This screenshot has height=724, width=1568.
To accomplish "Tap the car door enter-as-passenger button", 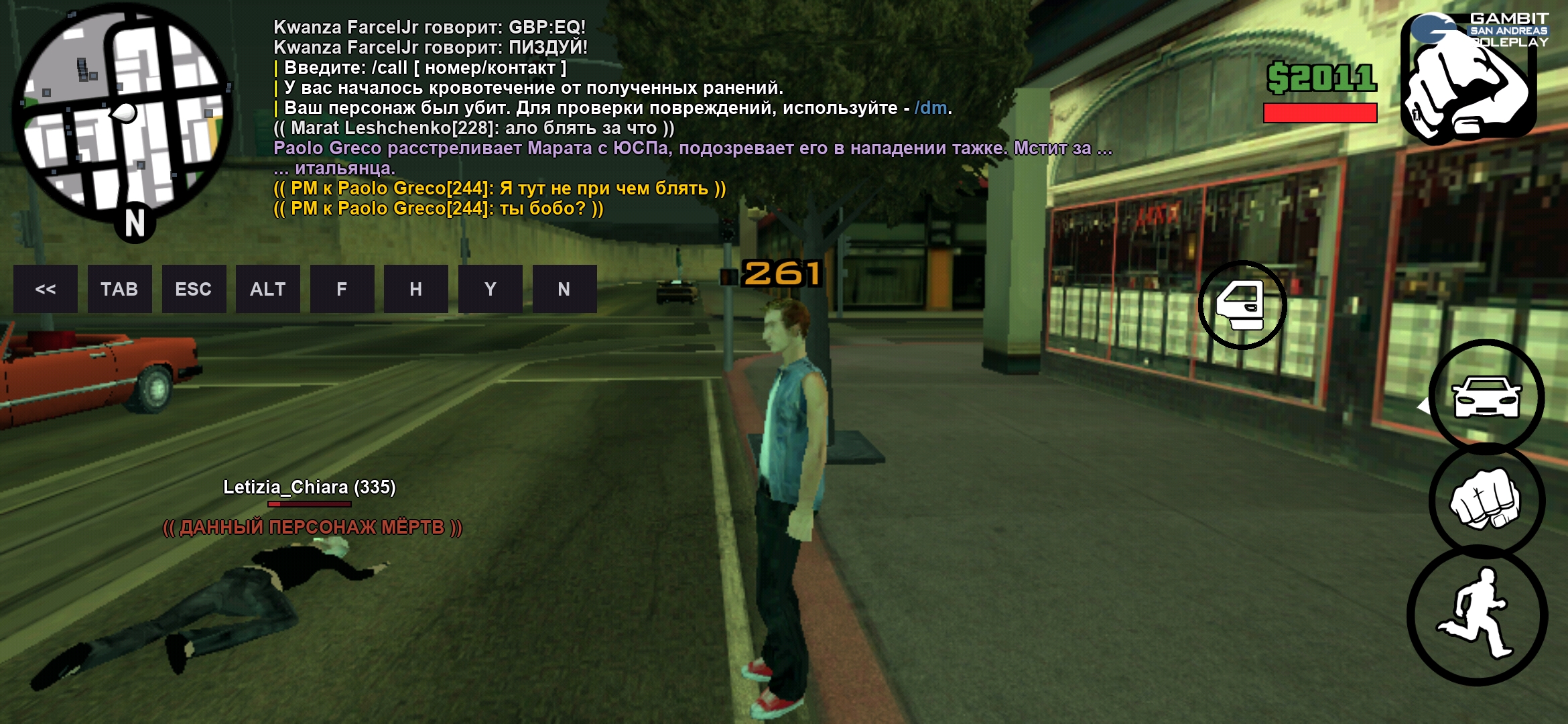I will click(x=1242, y=305).
